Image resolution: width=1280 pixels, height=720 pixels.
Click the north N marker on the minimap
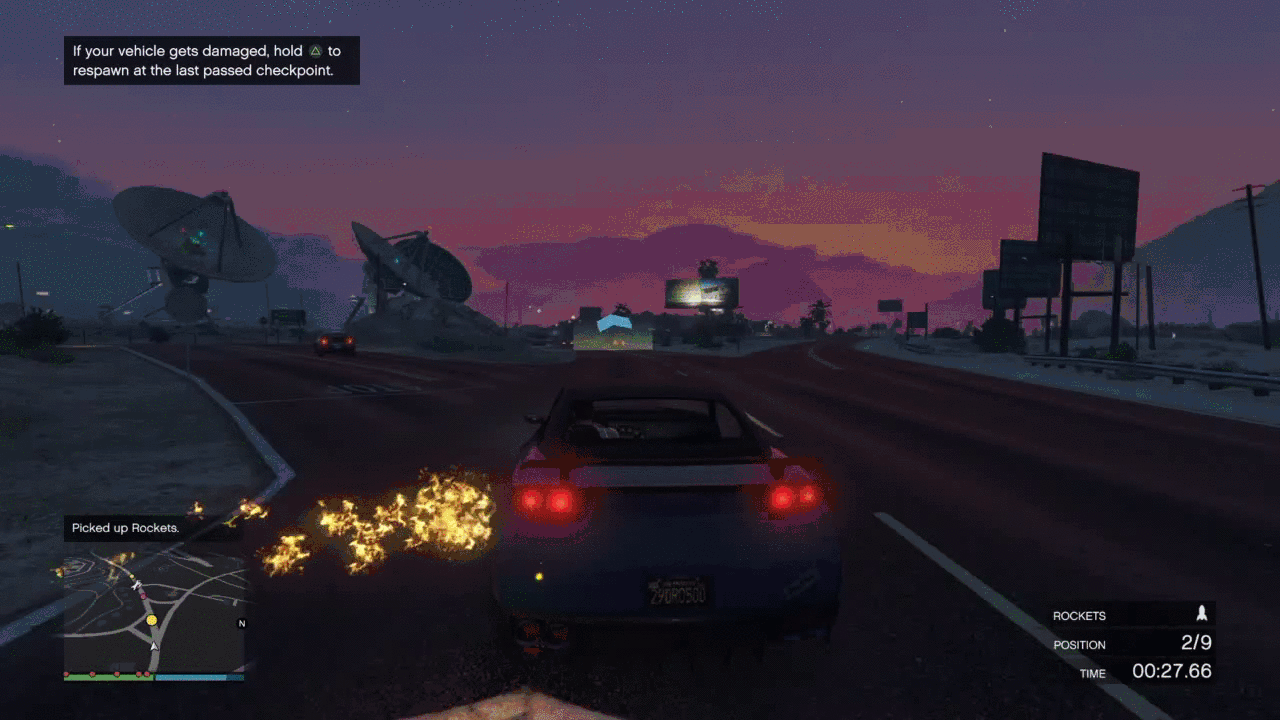point(241,624)
